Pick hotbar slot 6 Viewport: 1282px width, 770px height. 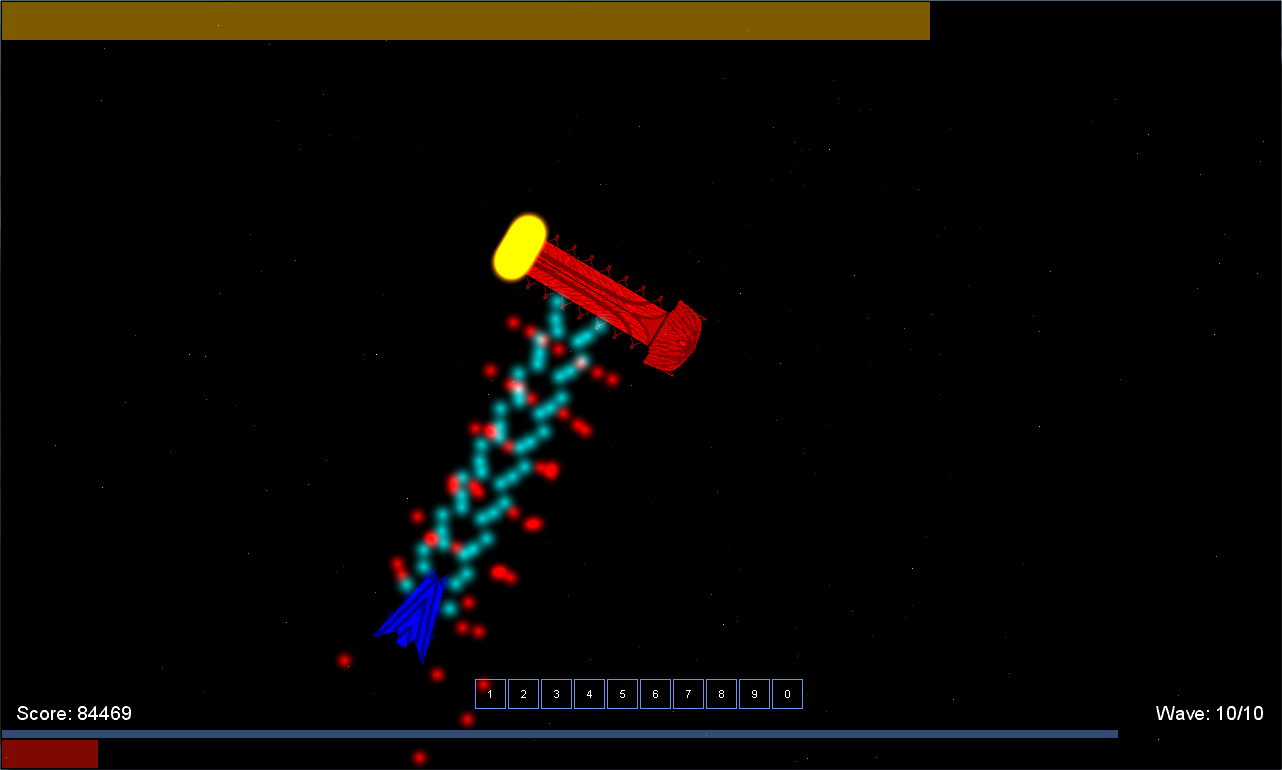coord(655,694)
